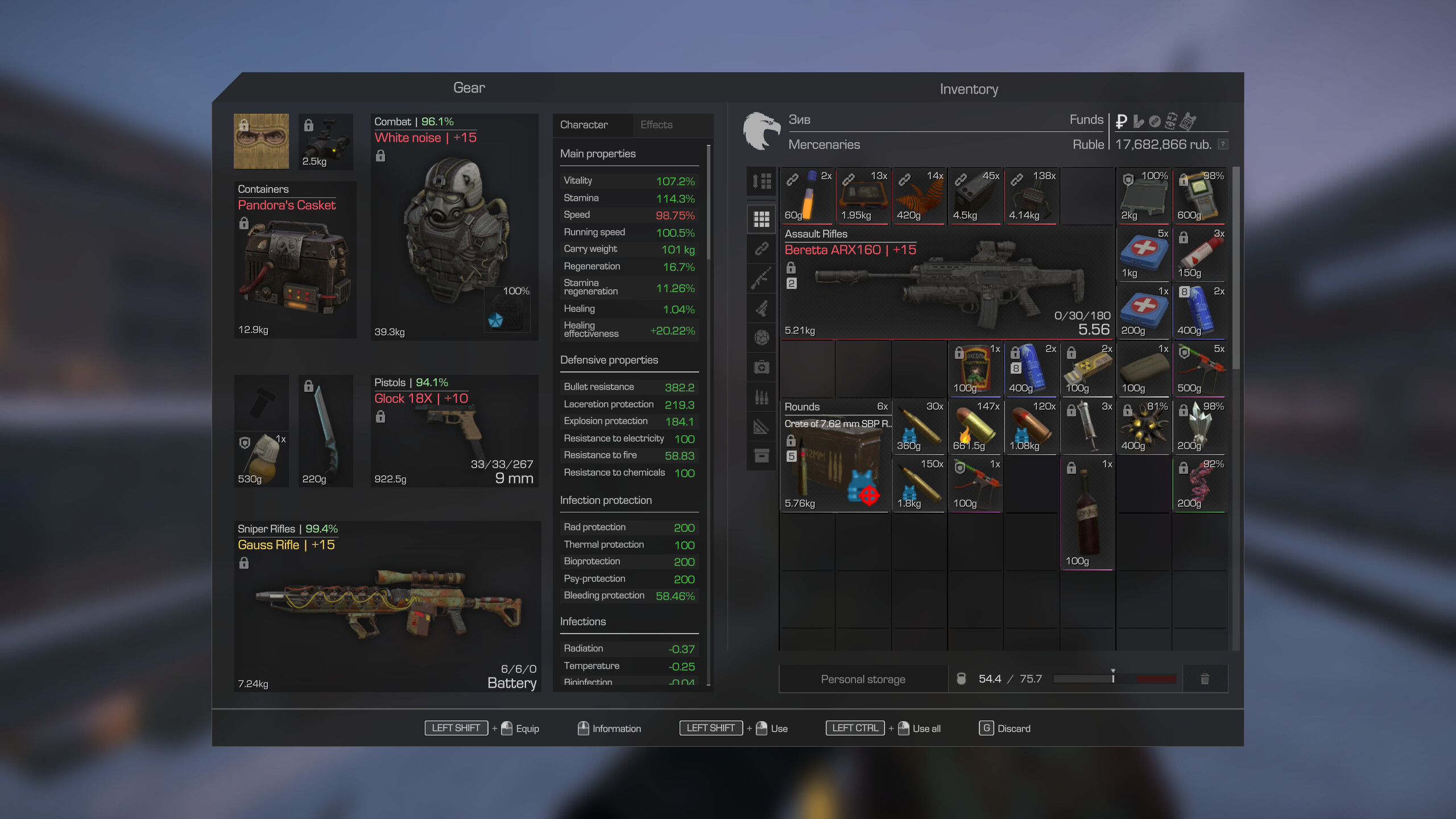This screenshot has width=1456, height=819.
Task: Open the SC ticket currency display
Action: coord(1188,122)
